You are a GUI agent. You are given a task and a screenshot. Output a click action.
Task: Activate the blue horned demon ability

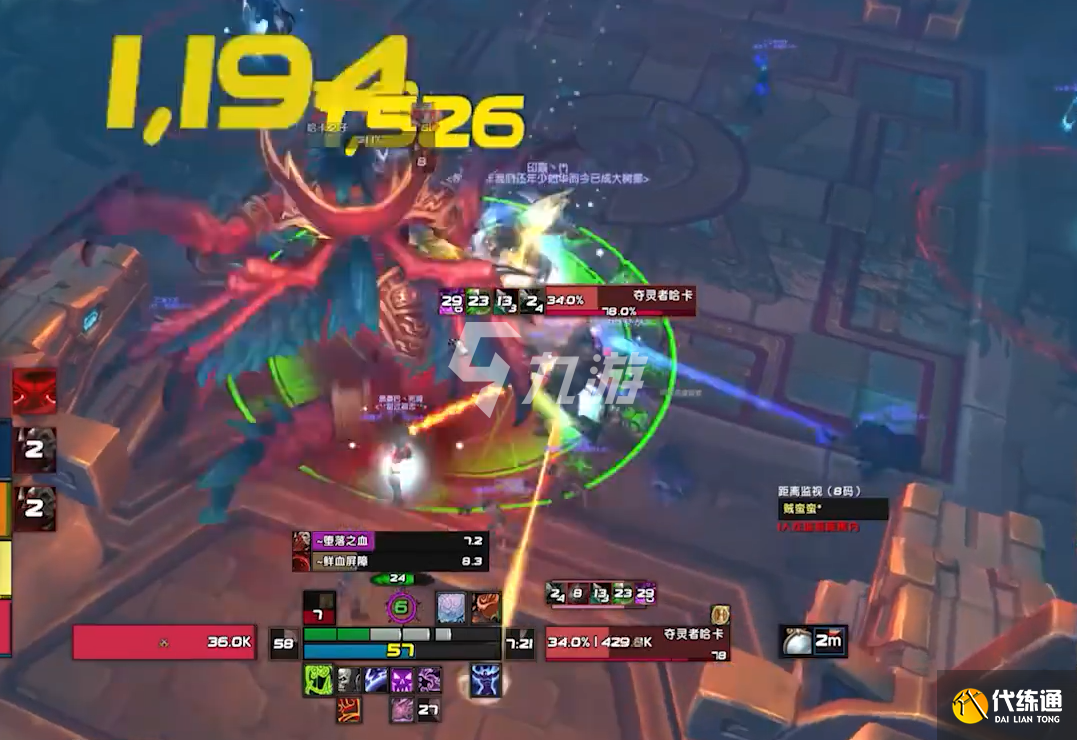pyautogui.click(x=485, y=680)
